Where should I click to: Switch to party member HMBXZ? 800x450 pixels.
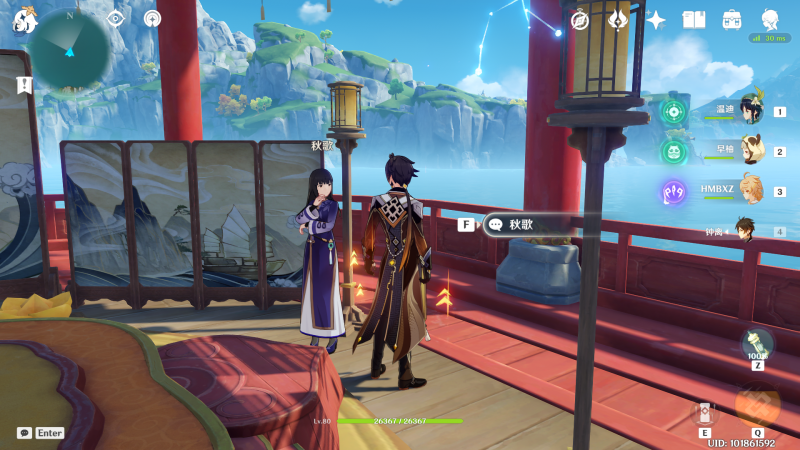click(750, 191)
